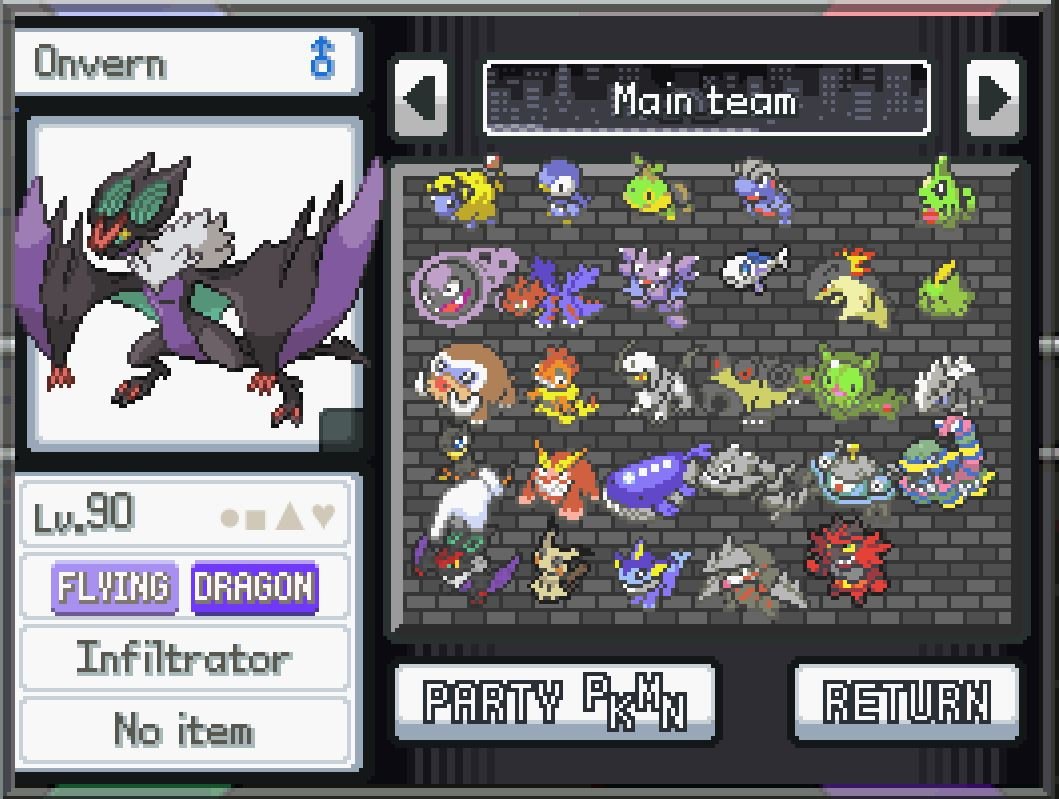The image size is (1059, 799).
Task: Select Gible in the top row
Action: 762,189
